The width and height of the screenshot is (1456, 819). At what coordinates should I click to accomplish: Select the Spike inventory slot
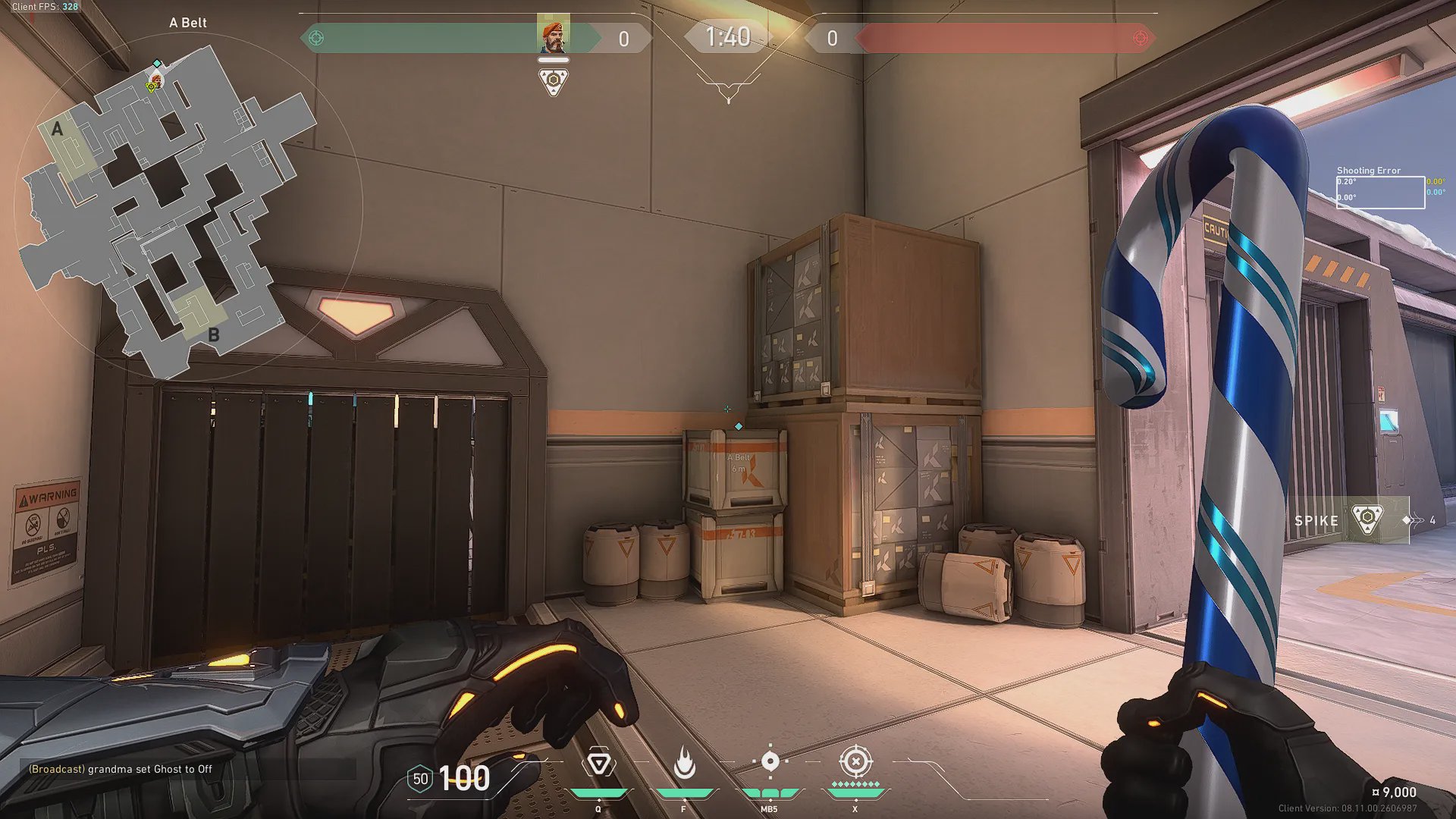1348,520
